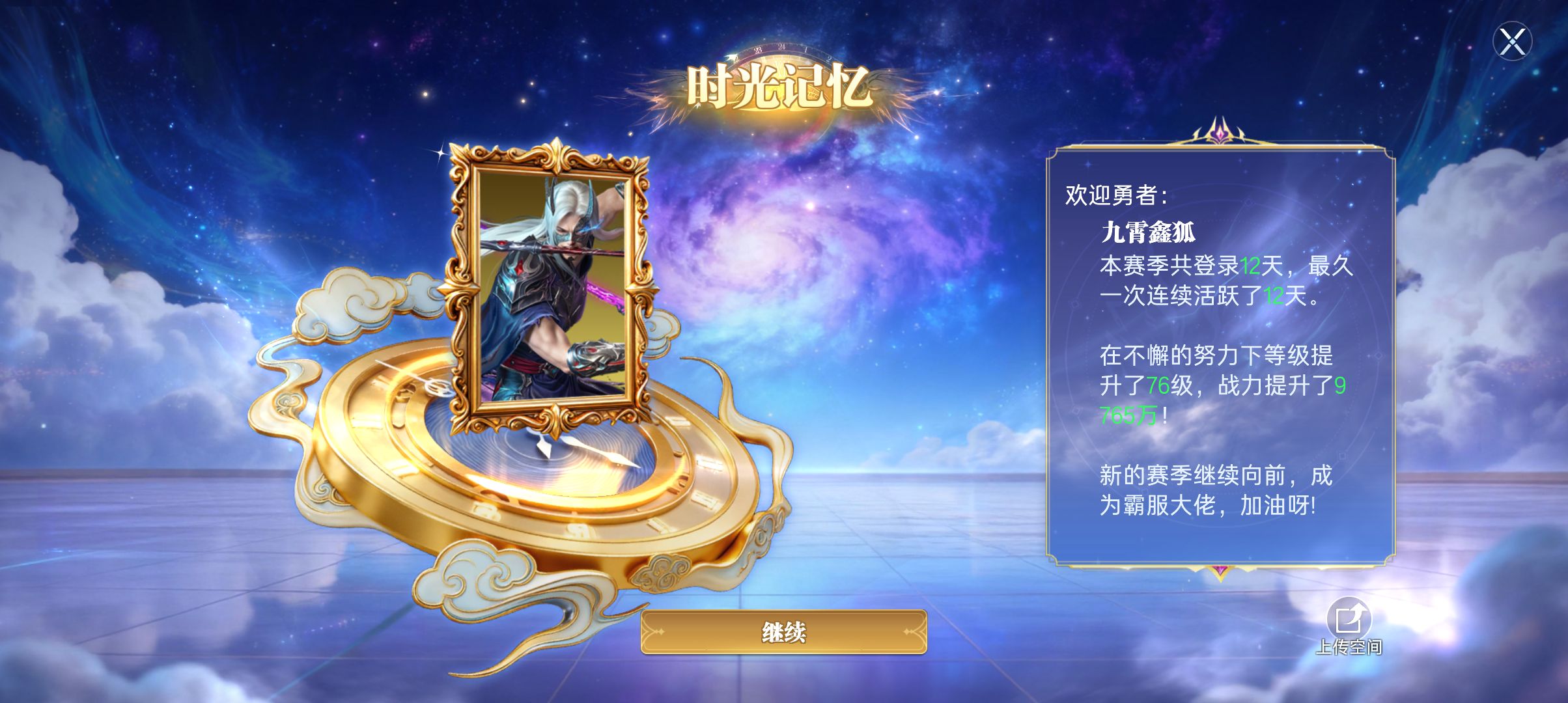Share via the 上传空间 upload icon
Screen dimensions: 1568x703
[1349, 620]
